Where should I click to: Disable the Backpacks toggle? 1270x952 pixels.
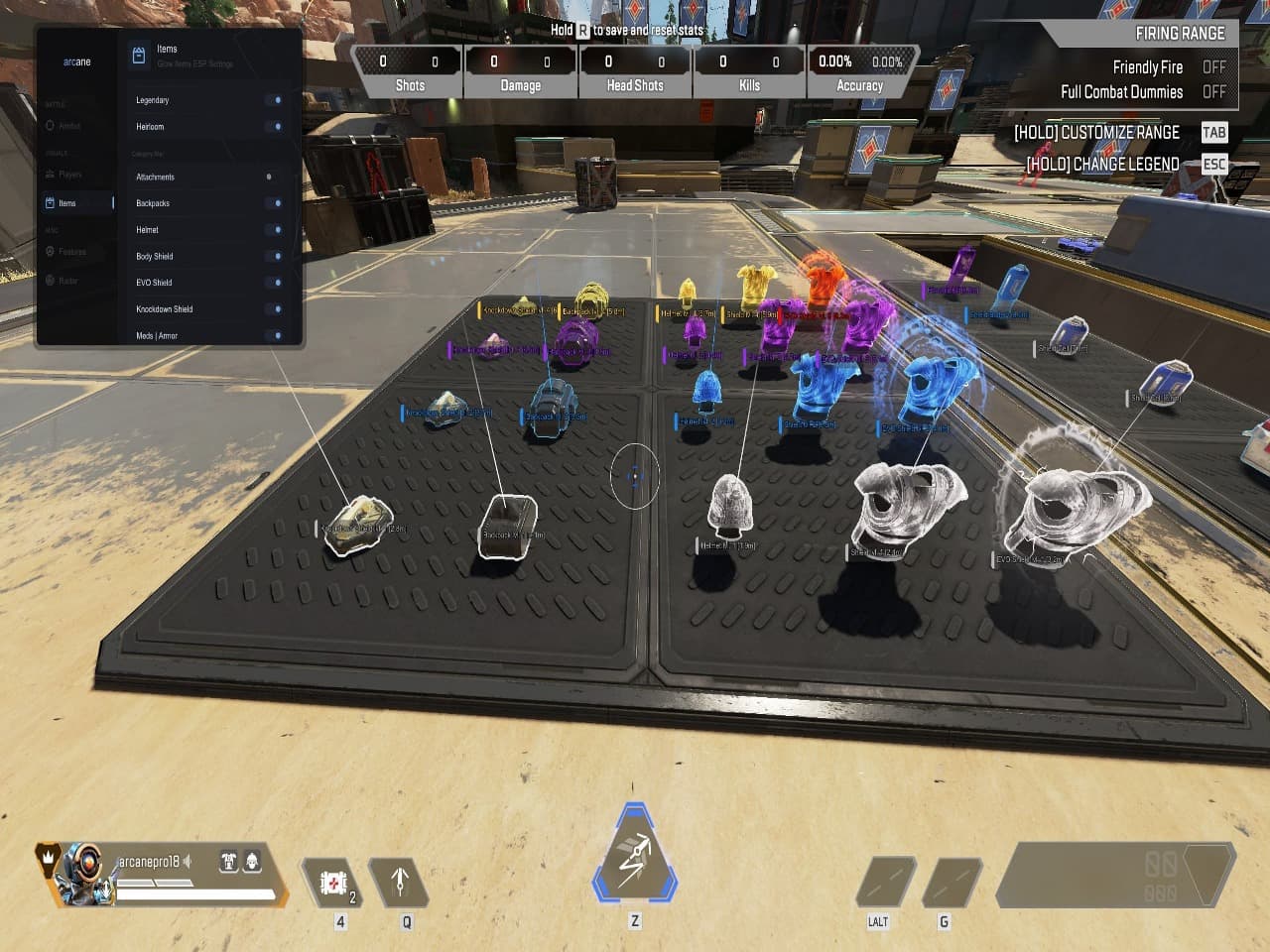point(275,203)
